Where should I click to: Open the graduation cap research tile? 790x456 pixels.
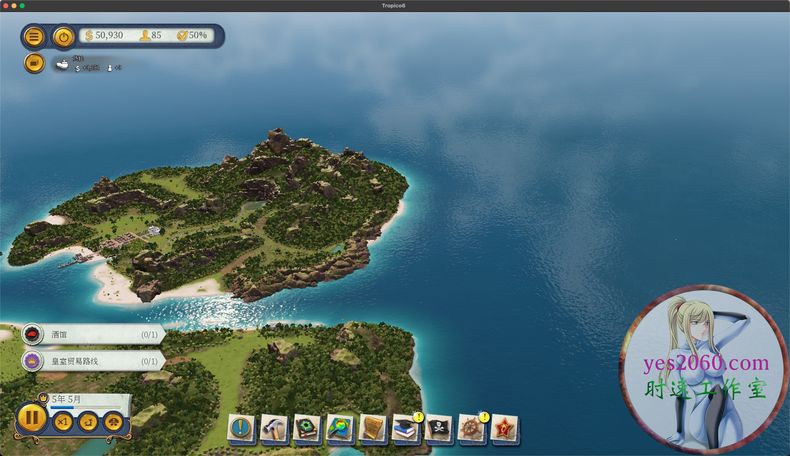click(406, 428)
